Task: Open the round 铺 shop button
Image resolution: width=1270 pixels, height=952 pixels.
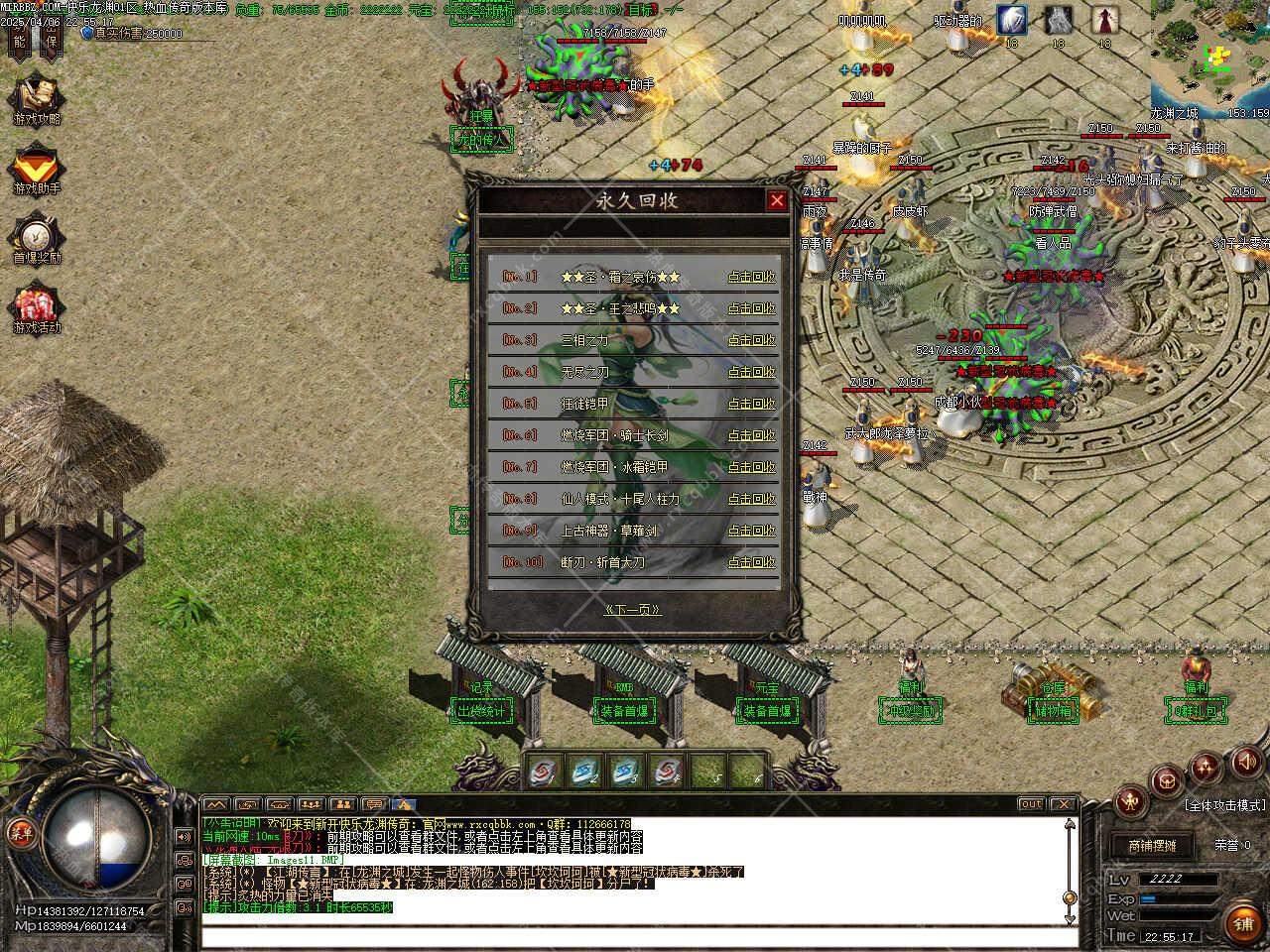Action: click(1242, 921)
